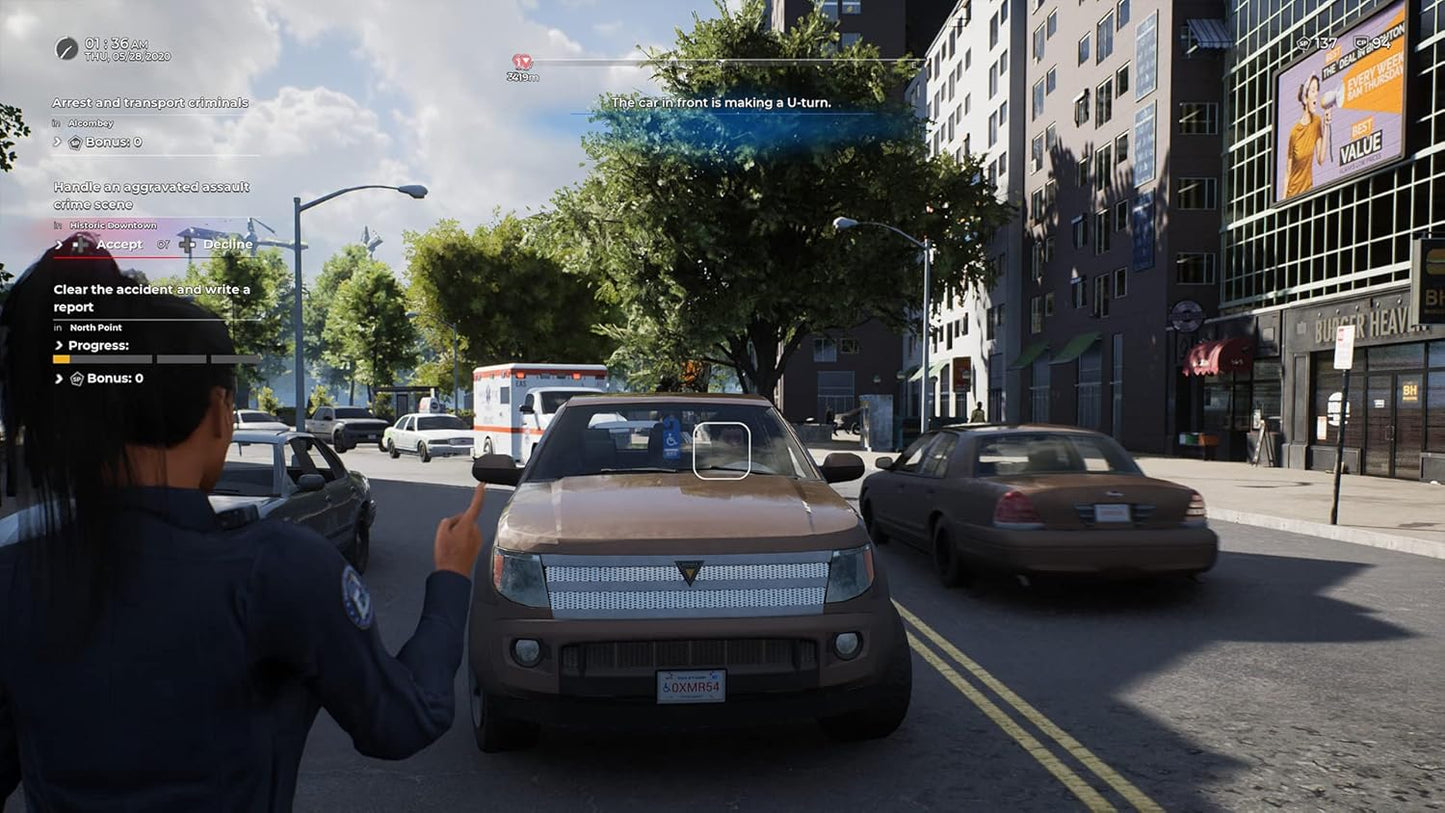Click the CP currency icon showing 924
This screenshot has width=1445, height=813.
pyautogui.click(x=1361, y=42)
